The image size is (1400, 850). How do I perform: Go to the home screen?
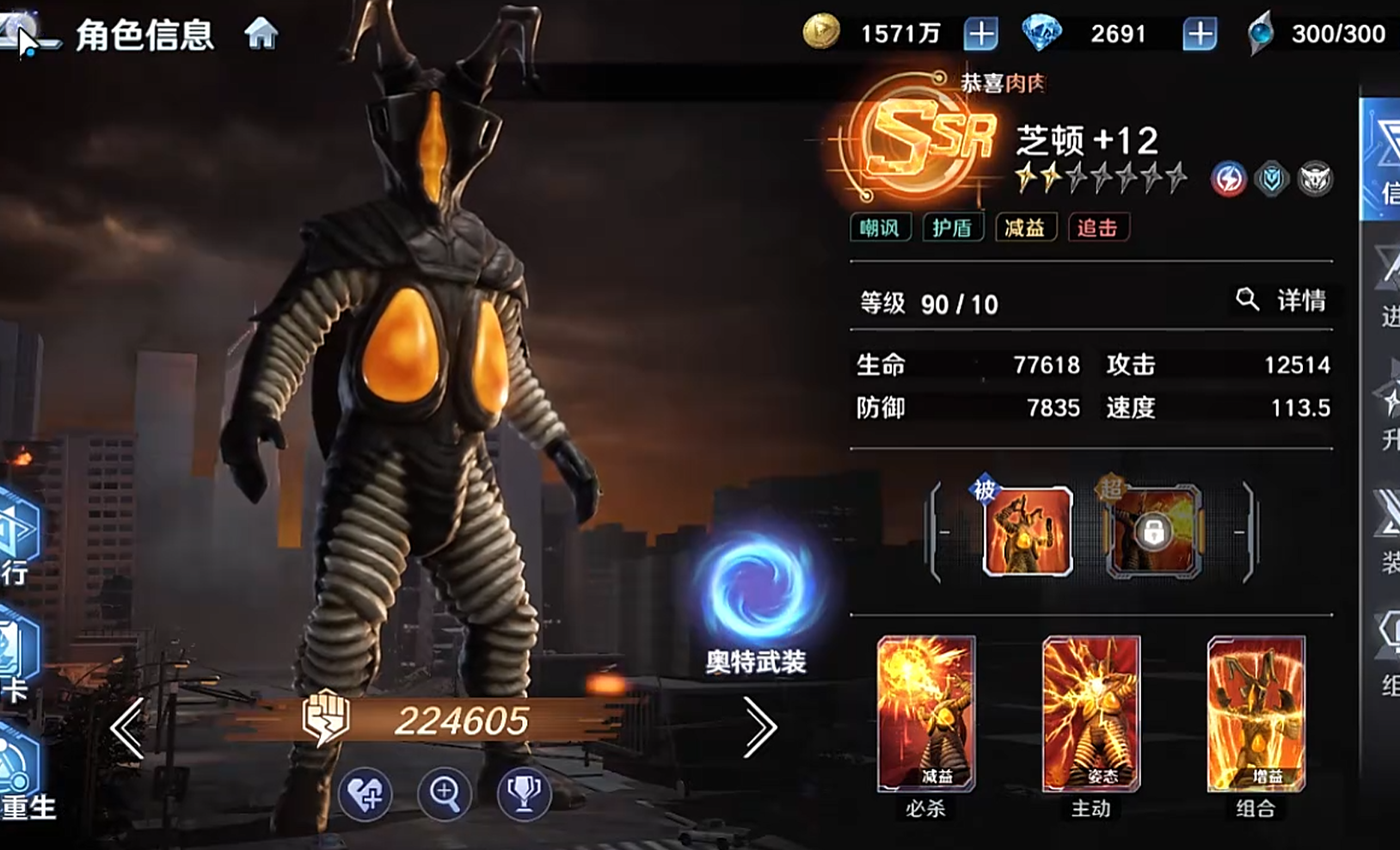point(261,34)
